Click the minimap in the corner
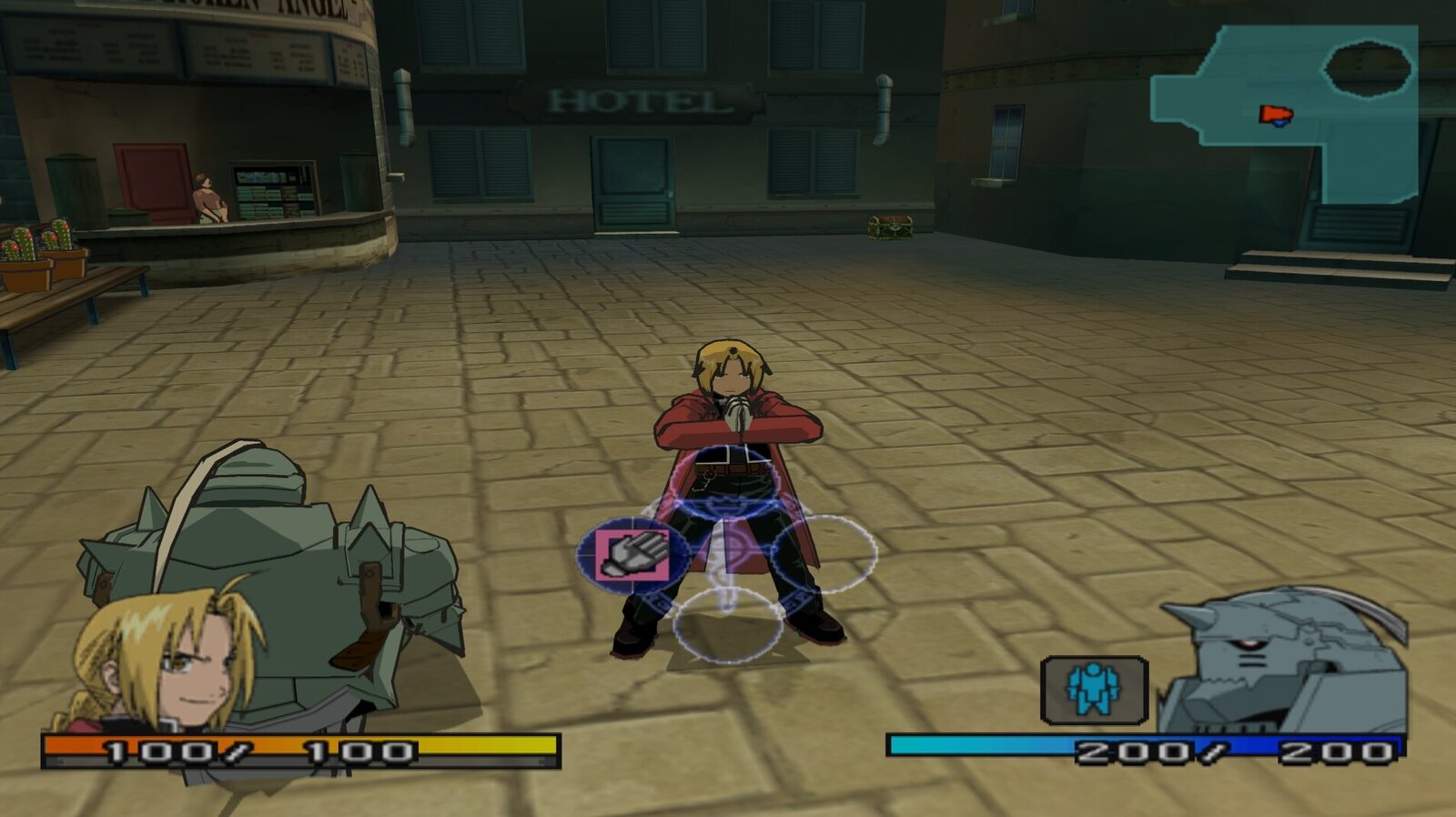1456x817 pixels. click(1285, 112)
